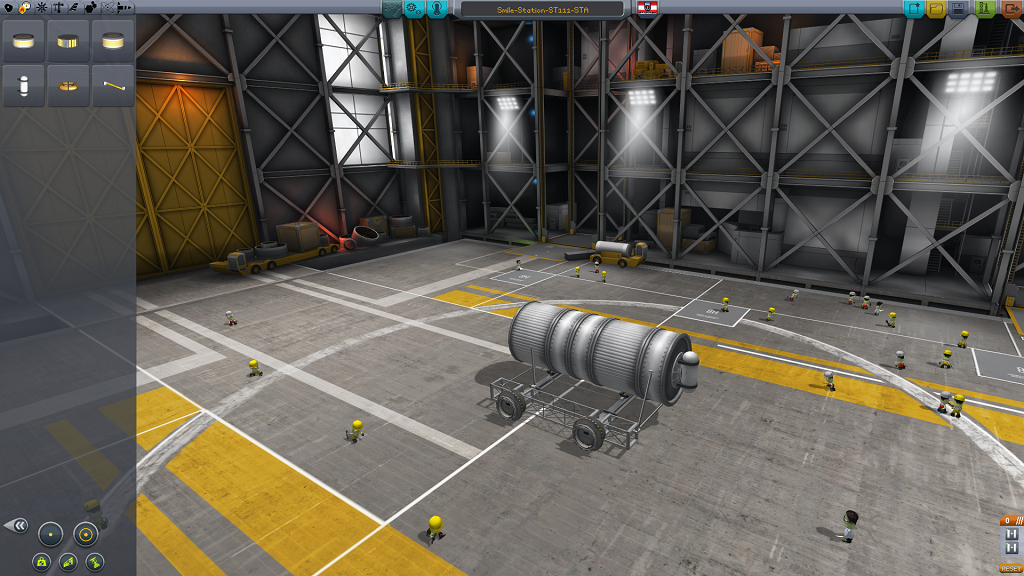The width and height of the screenshot is (1024, 576).
Task: Pick the white cylinder part
Action: click(23, 87)
